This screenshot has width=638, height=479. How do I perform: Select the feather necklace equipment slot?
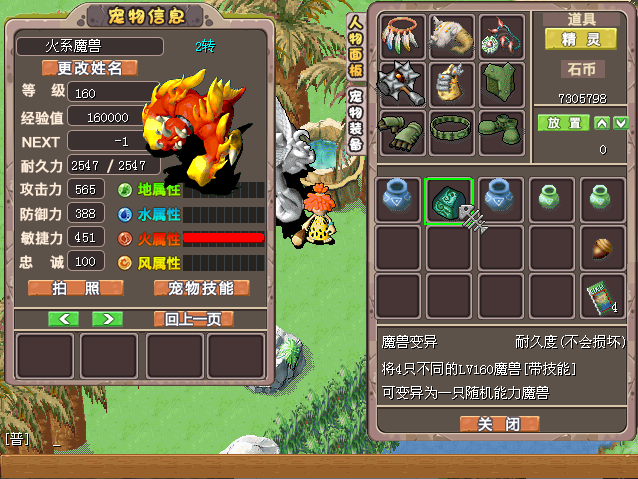401,36
